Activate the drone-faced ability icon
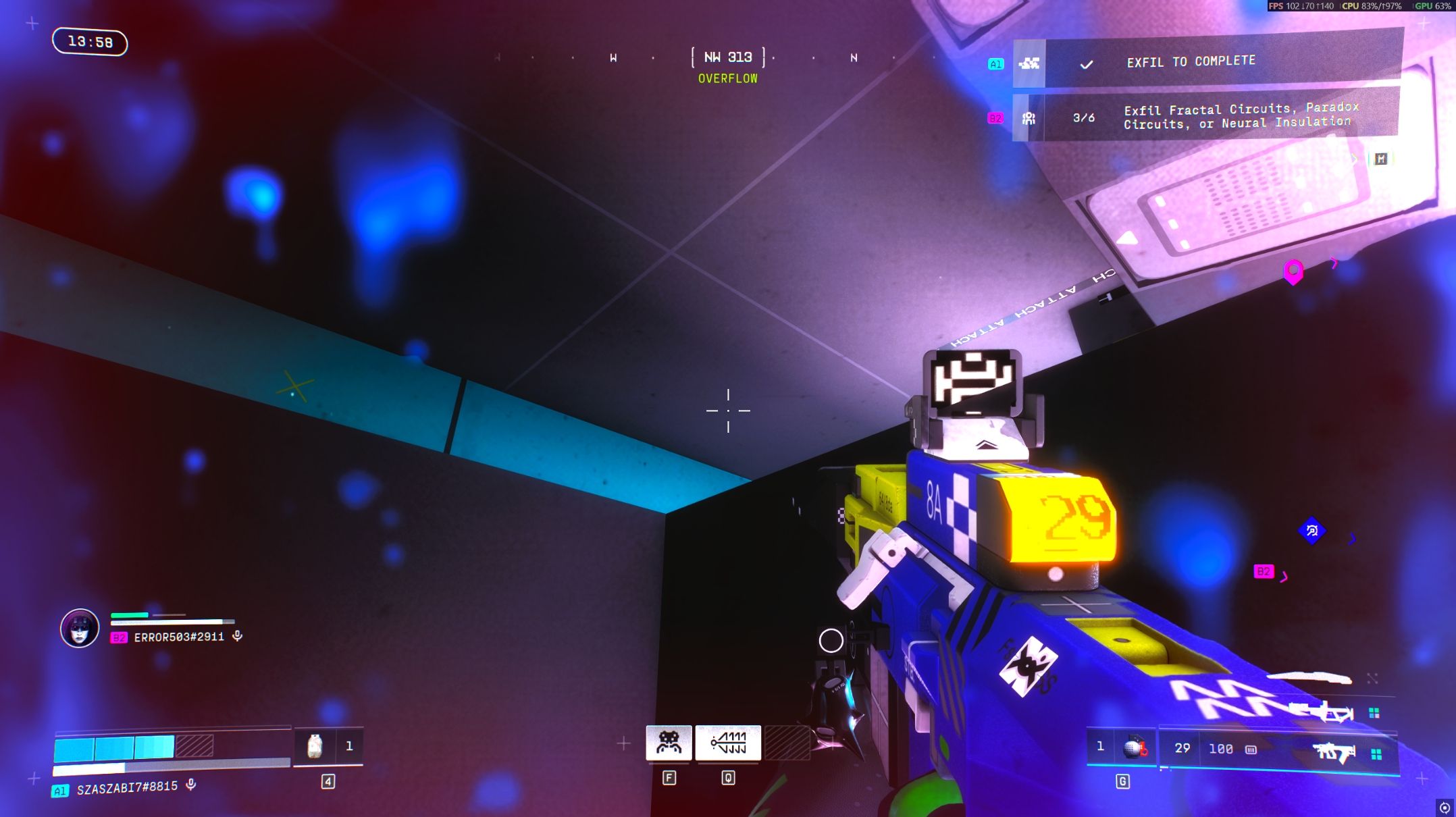This screenshot has height=817, width=1456. 669,743
